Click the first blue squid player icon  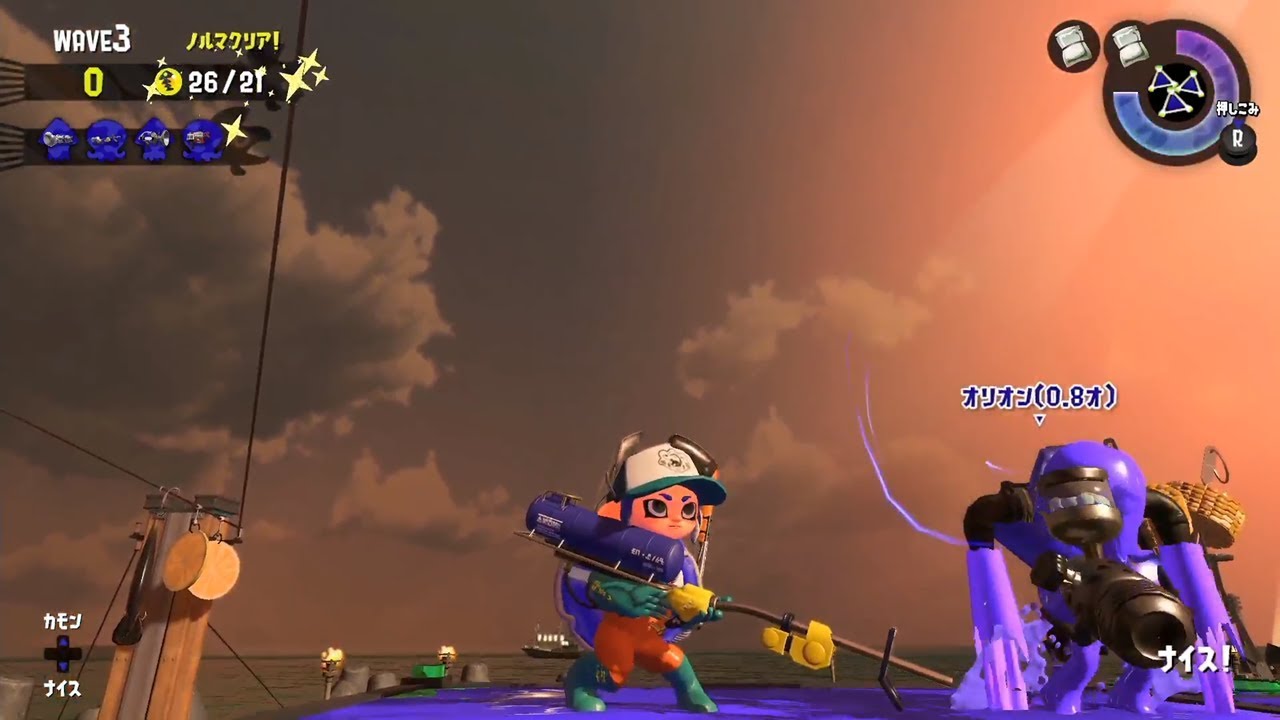point(60,140)
